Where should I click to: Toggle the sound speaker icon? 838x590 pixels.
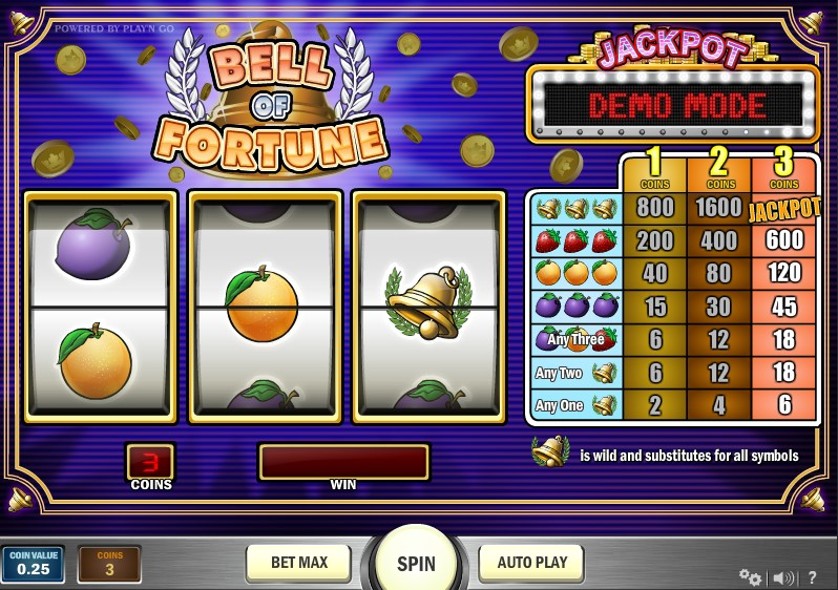point(783,577)
